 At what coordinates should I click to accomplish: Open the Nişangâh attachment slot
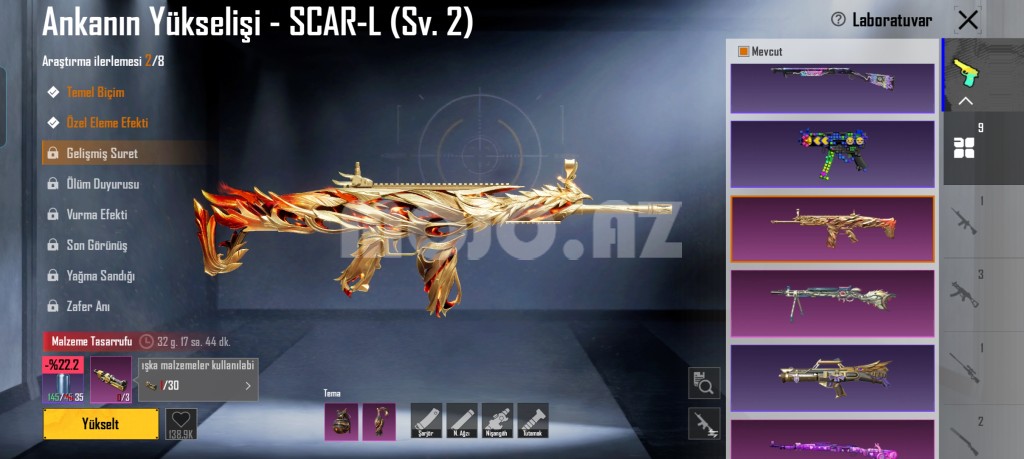497,420
